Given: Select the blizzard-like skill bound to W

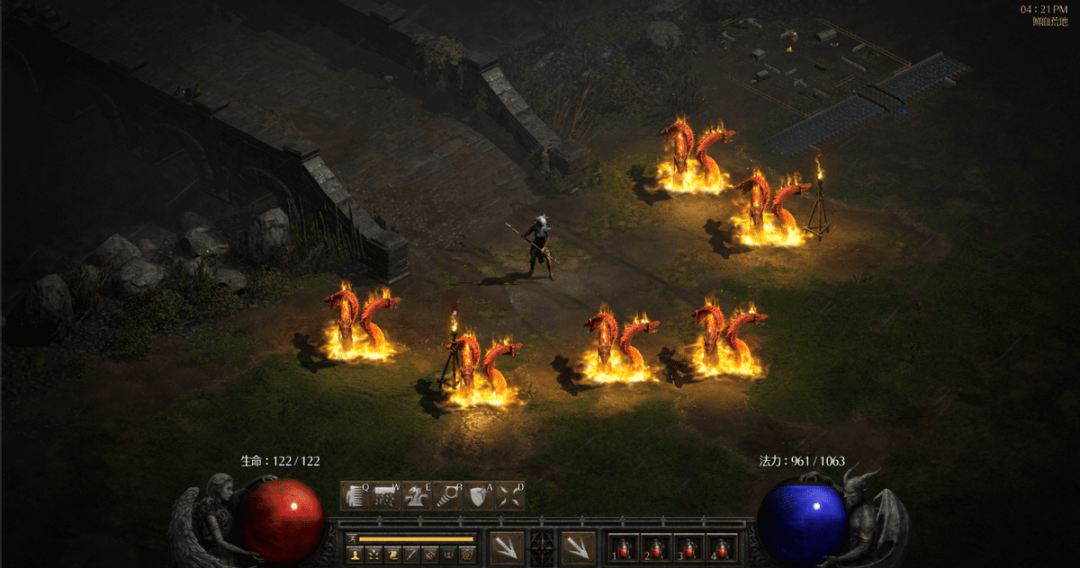Looking at the screenshot, I should point(386,495).
